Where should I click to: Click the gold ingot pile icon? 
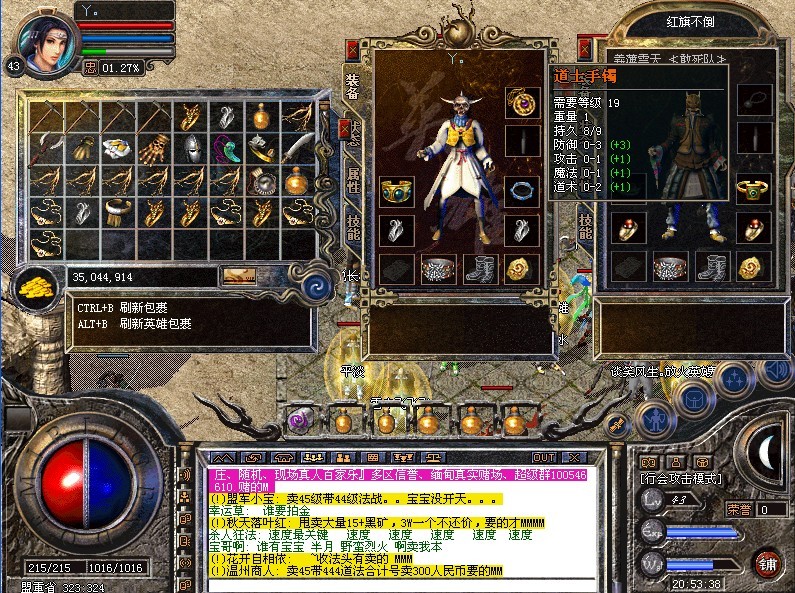(37, 287)
